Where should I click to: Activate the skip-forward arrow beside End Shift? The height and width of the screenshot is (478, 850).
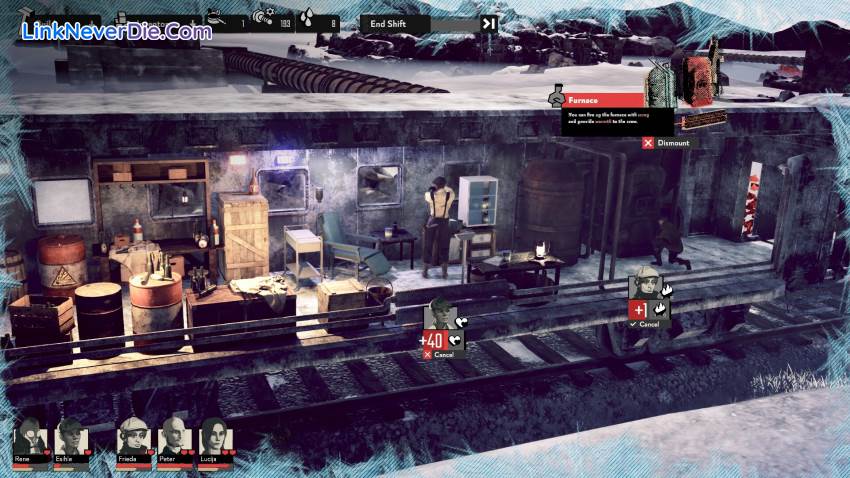(x=488, y=23)
